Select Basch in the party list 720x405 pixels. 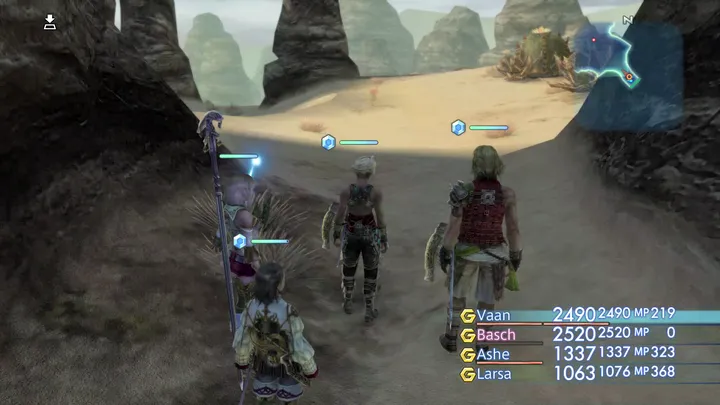tap(495, 334)
